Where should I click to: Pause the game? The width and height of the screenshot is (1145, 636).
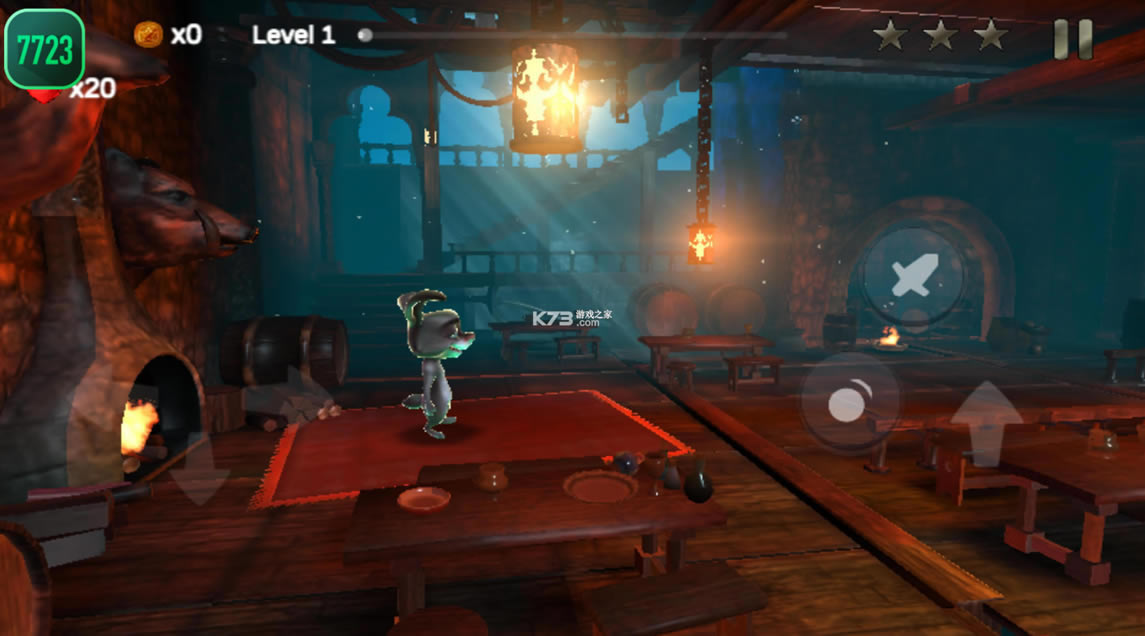(1073, 39)
